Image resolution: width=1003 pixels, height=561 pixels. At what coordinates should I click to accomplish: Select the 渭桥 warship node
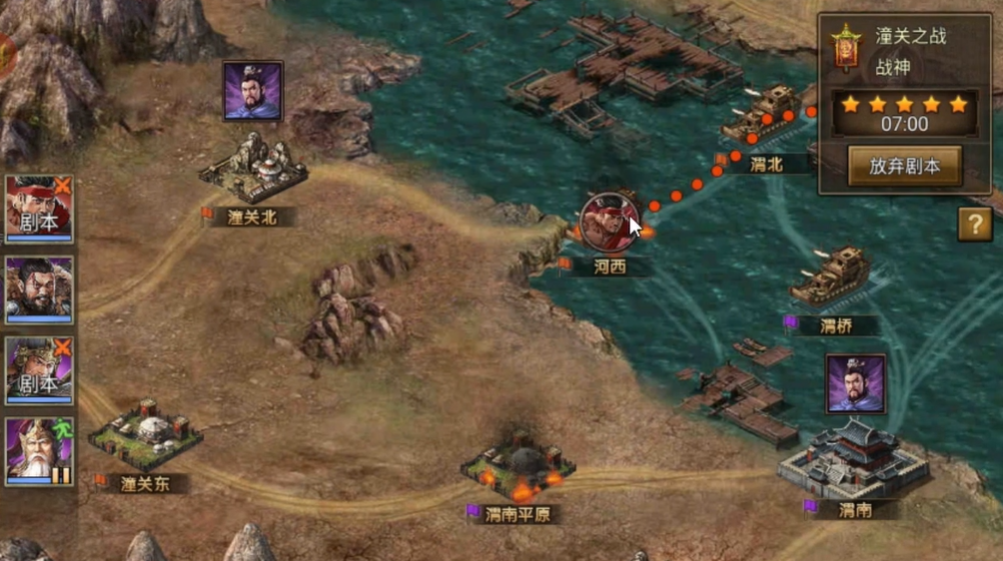pos(830,275)
